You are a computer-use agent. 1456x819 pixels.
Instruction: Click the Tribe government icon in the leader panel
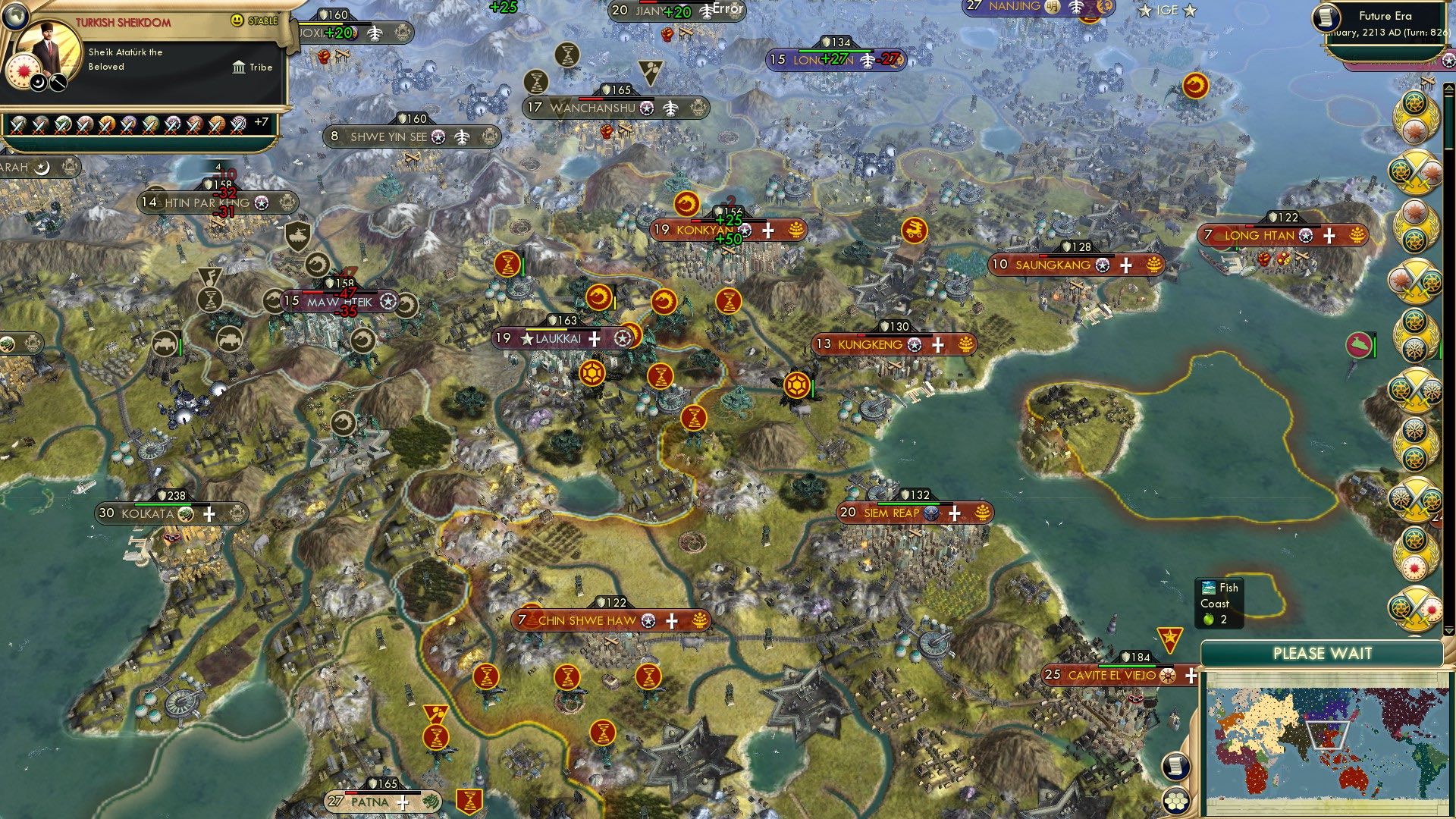(x=239, y=68)
